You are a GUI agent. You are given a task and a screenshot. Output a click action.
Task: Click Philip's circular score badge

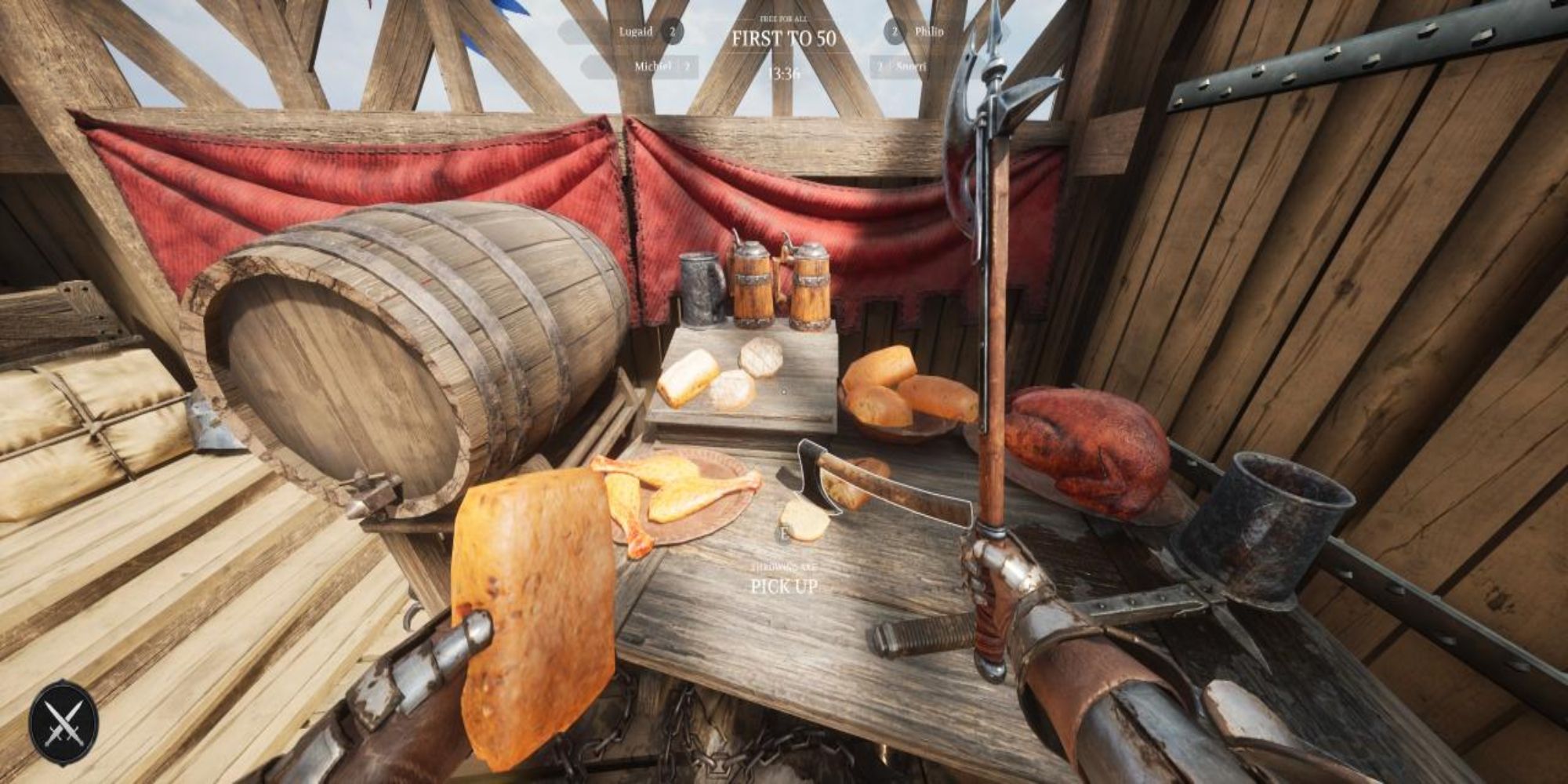[x=894, y=31]
